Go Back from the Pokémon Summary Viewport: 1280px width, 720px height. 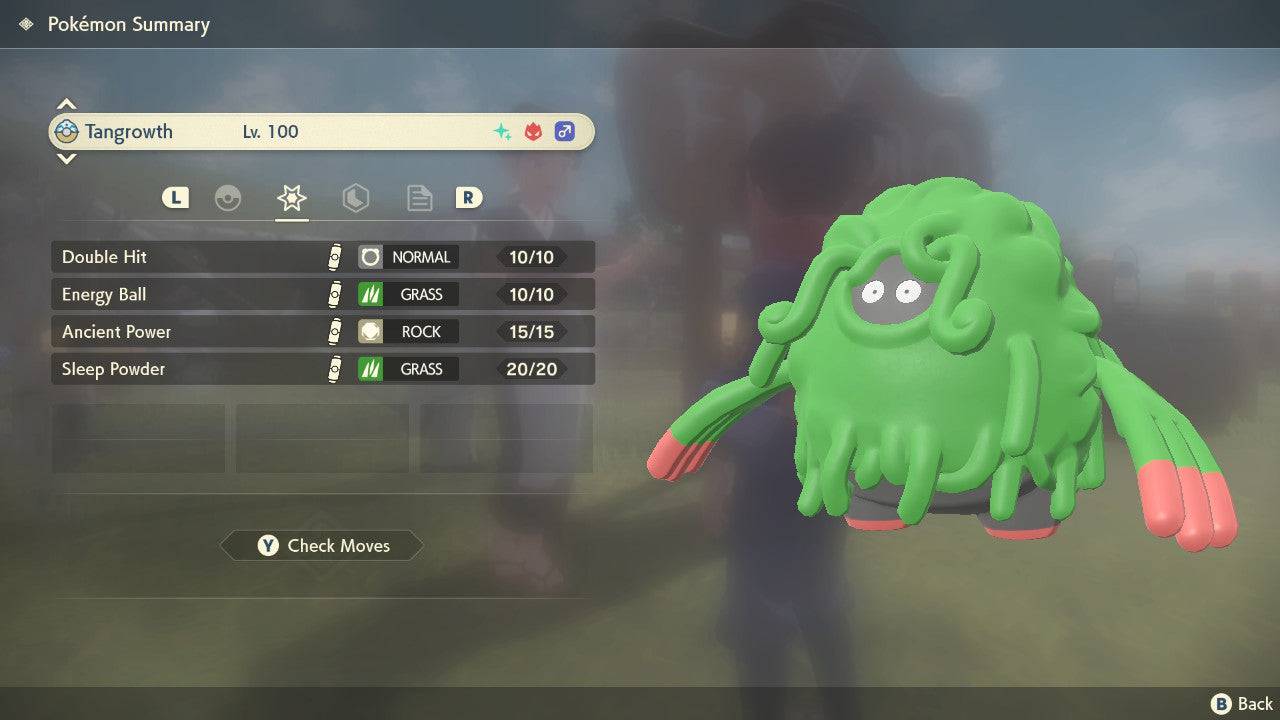[1242, 704]
